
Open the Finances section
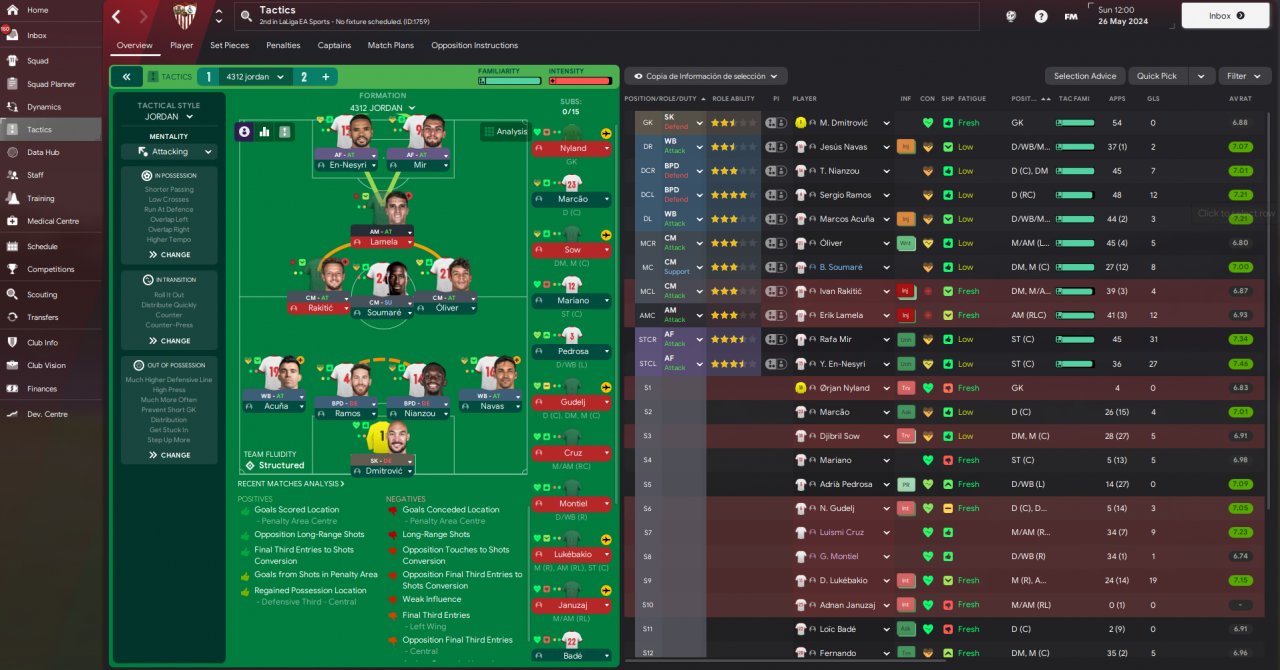point(42,389)
